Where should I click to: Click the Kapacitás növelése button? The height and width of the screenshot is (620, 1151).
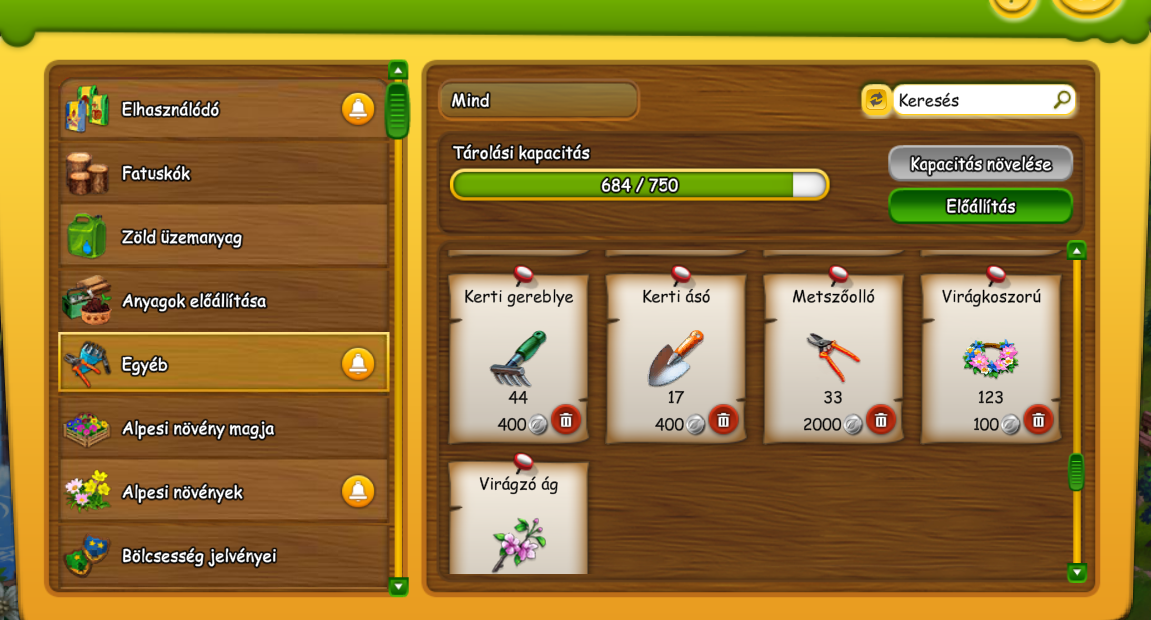(980, 164)
